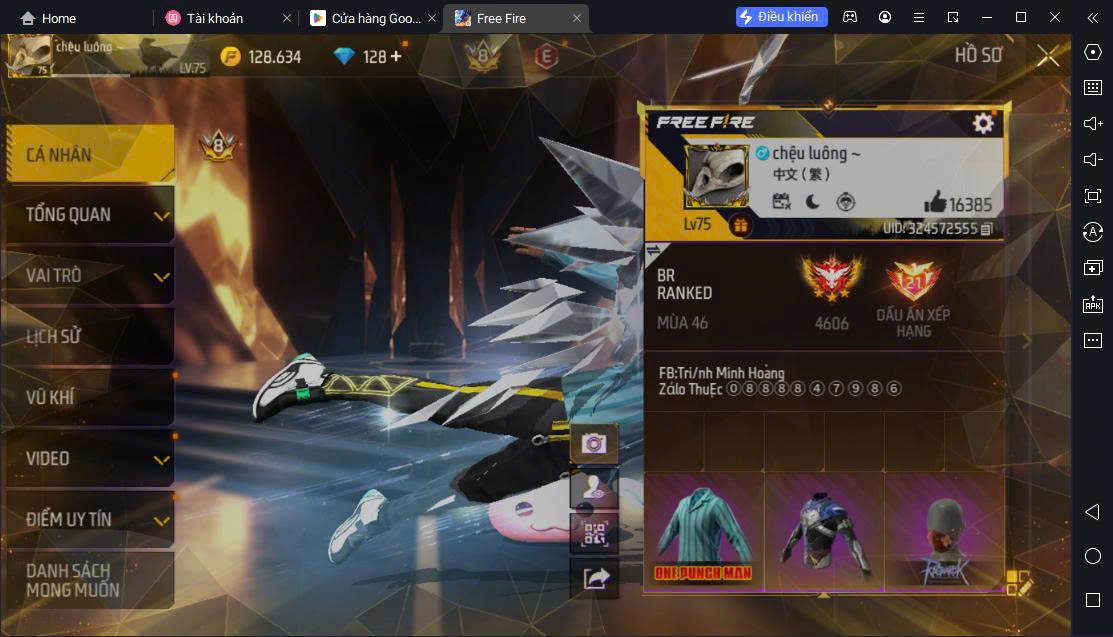Screen dimensions: 1113x637
Task: Click the camera screenshot button
Action: point(594,444)
